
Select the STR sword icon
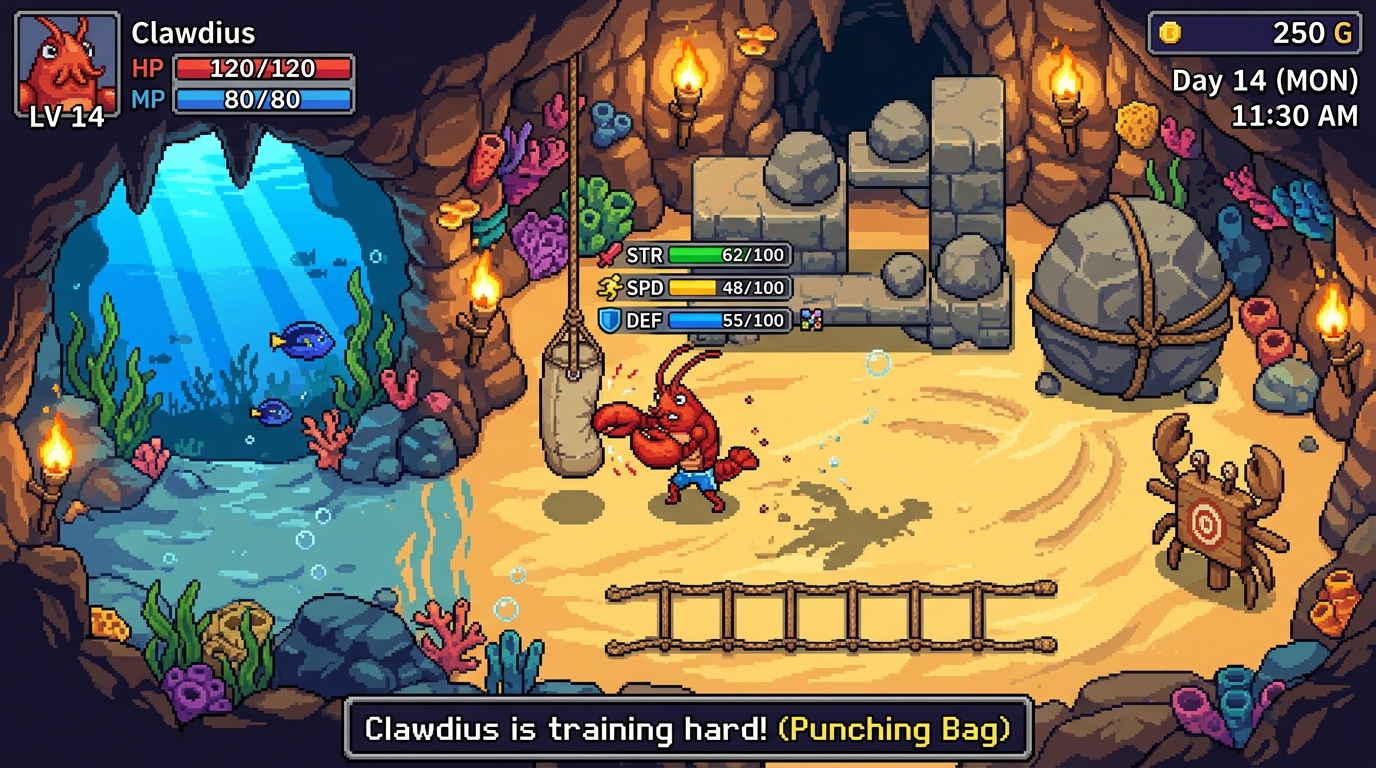[x=607, y=255]
